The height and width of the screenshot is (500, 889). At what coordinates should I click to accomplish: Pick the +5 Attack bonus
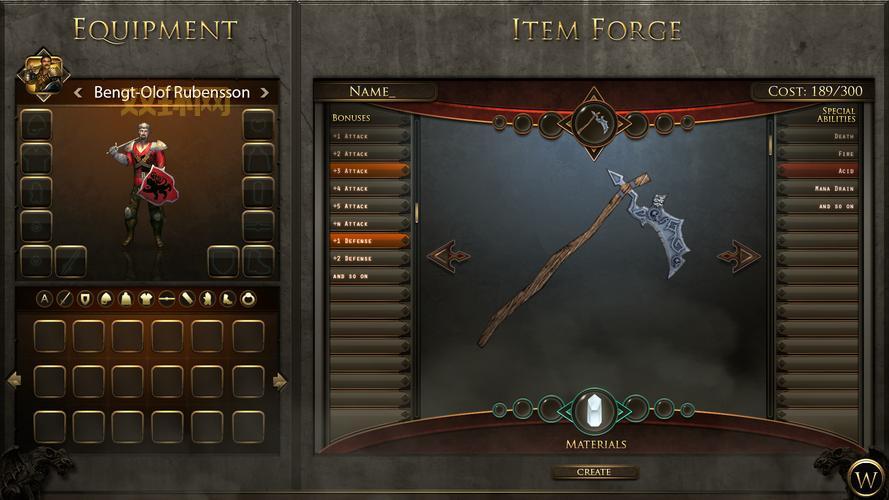[369, 206]
